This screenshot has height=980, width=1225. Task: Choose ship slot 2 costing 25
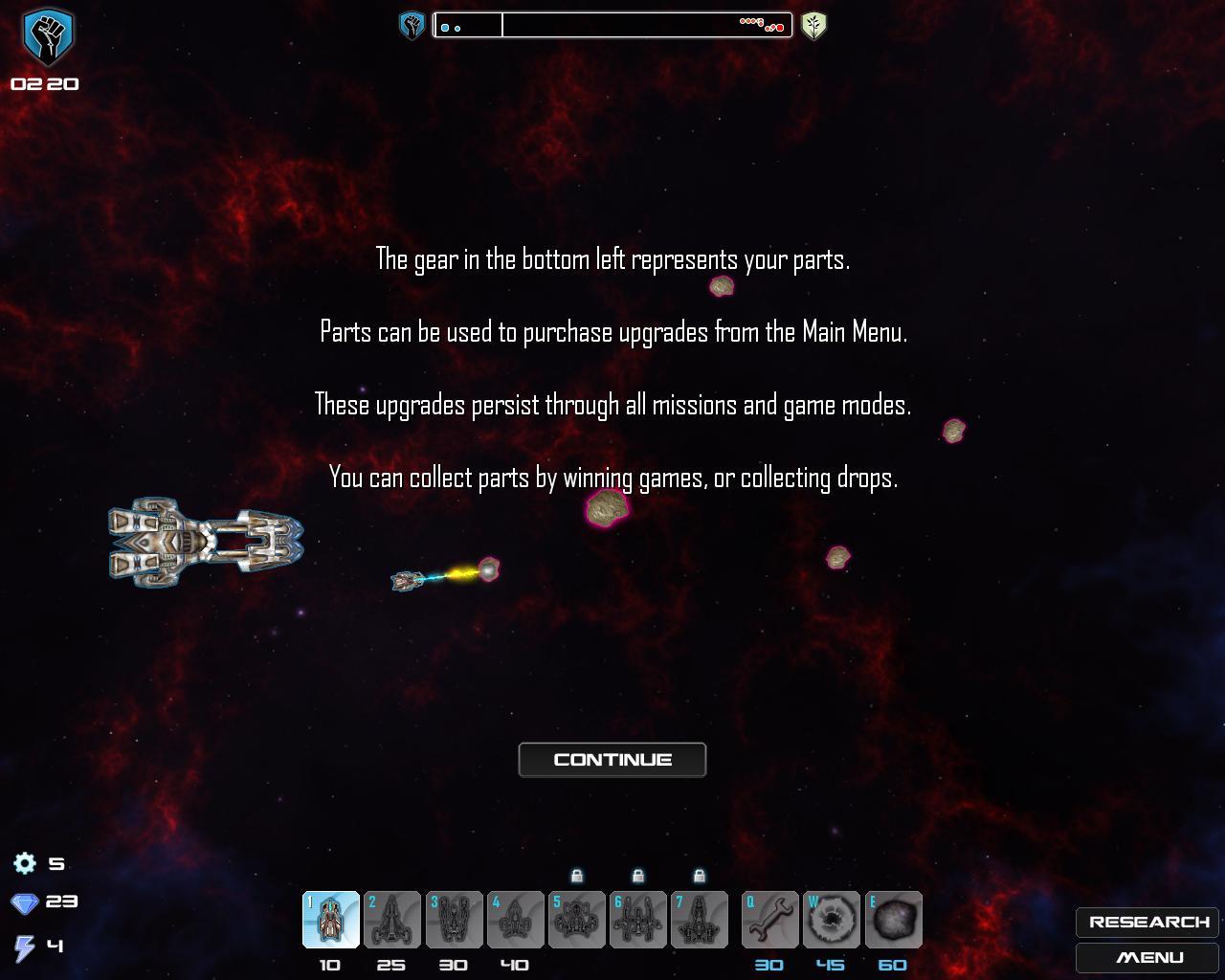tap(392, 920)
